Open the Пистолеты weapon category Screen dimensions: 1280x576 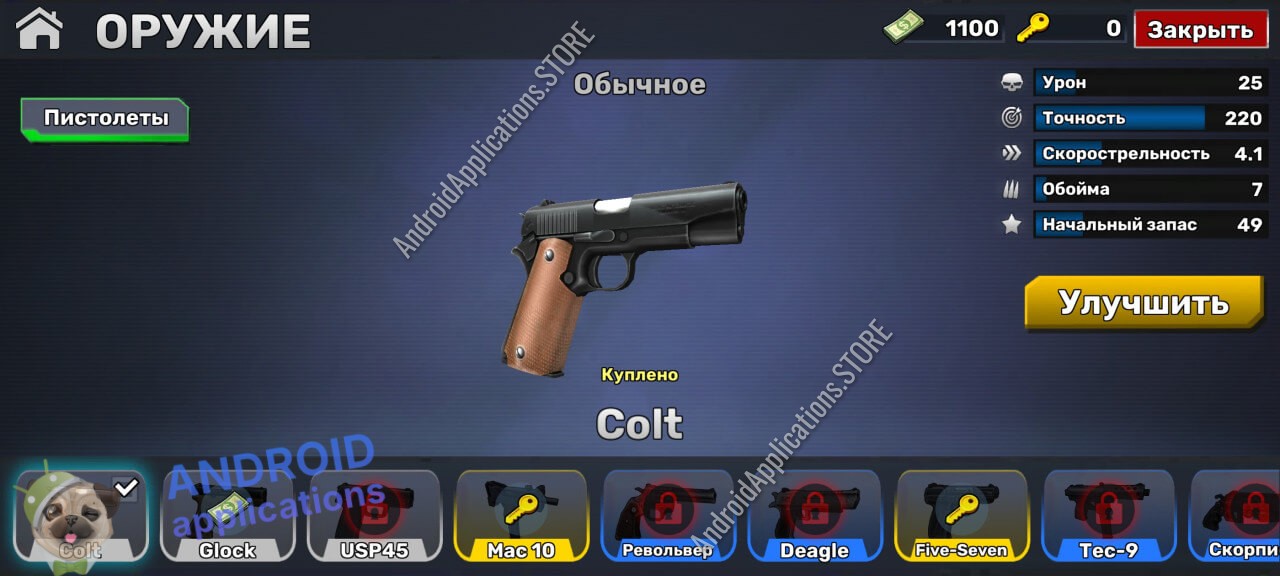click(105, 118)
